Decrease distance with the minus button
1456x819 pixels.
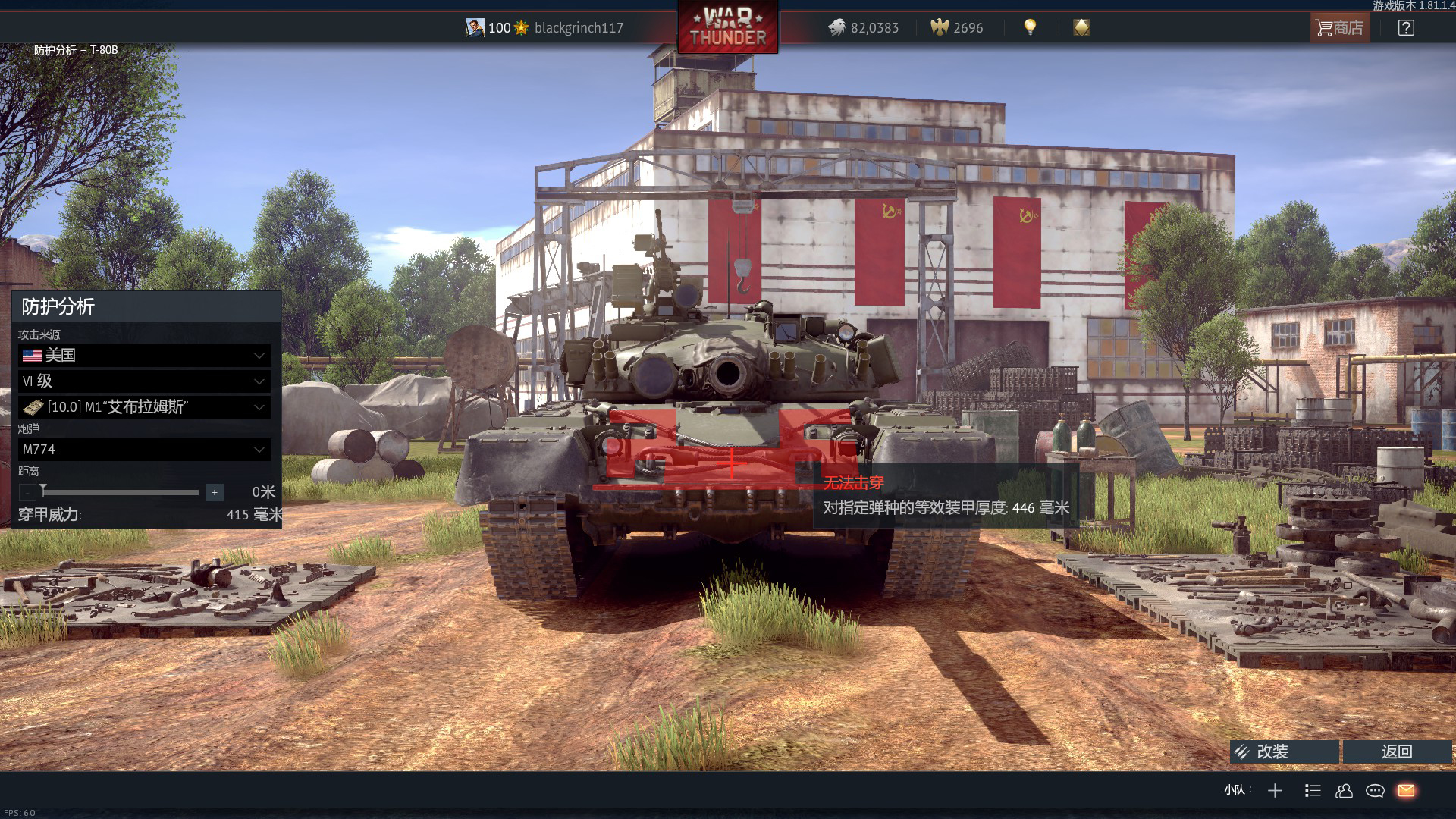click(27, 493)
